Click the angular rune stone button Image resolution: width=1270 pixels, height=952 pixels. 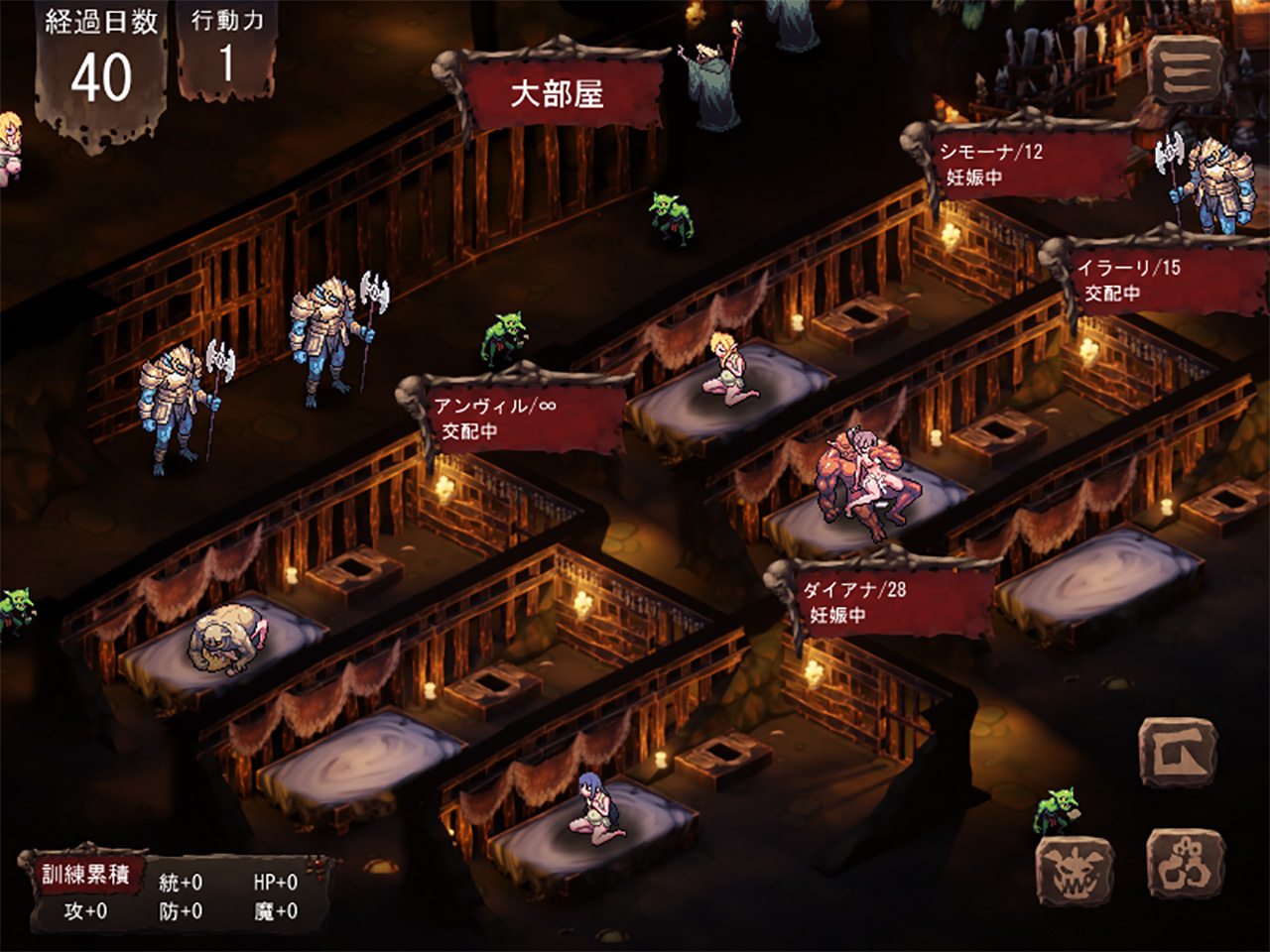[1178, 754]
